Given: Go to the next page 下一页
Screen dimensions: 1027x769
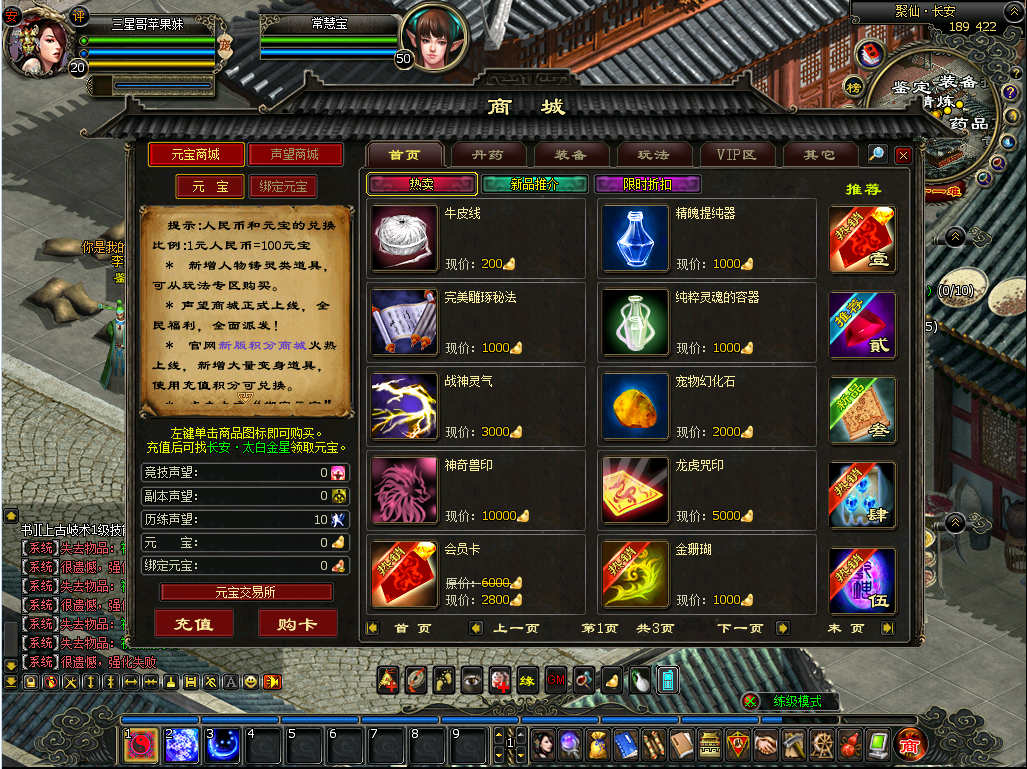Looking at the screenshot, I should (740, 628).
